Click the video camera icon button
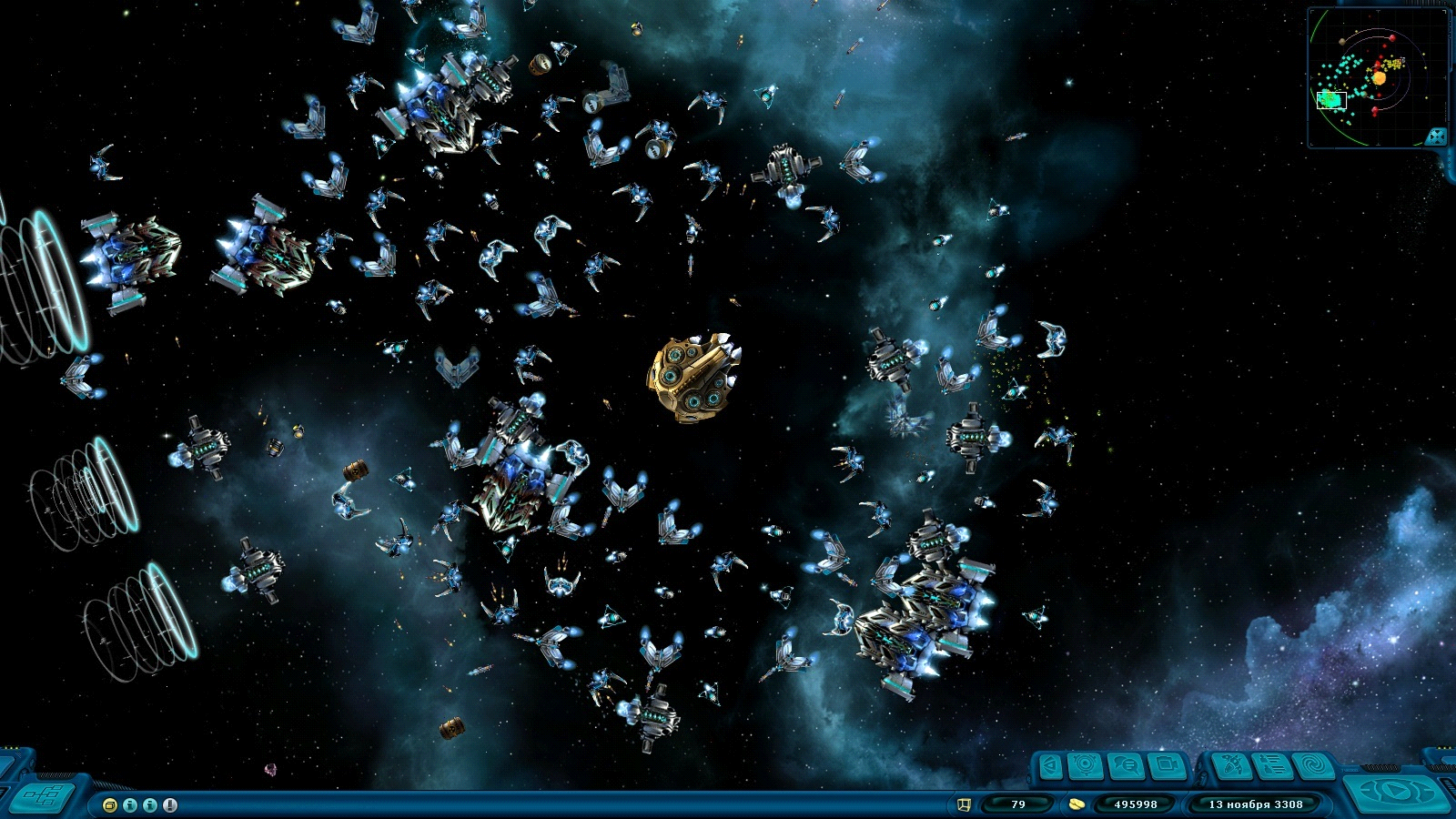 pos(1166,766)
